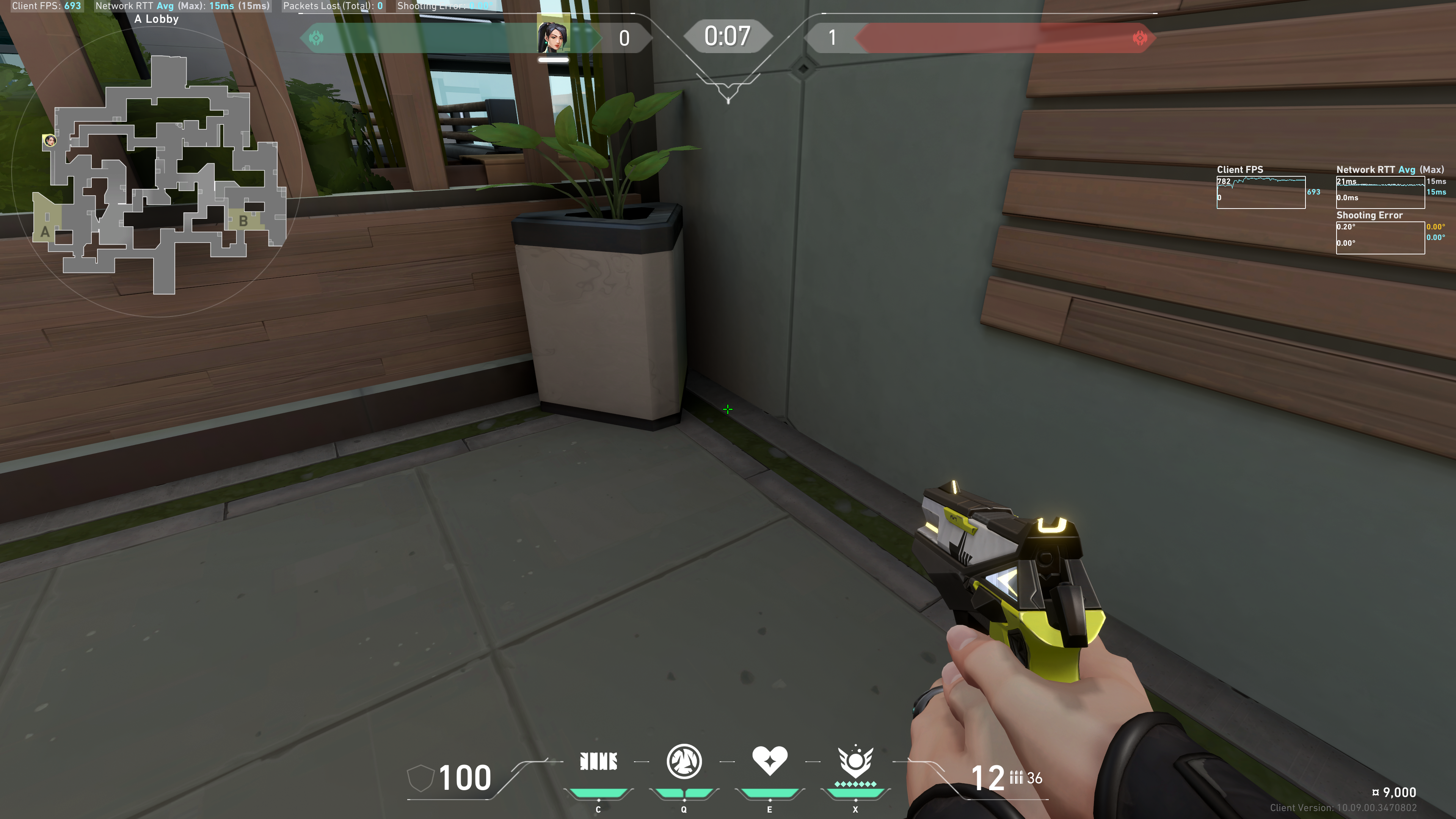This screenshot has width=1456, height=819.
Task: Select the B site marker on minimap
Action: click(243, 221)
